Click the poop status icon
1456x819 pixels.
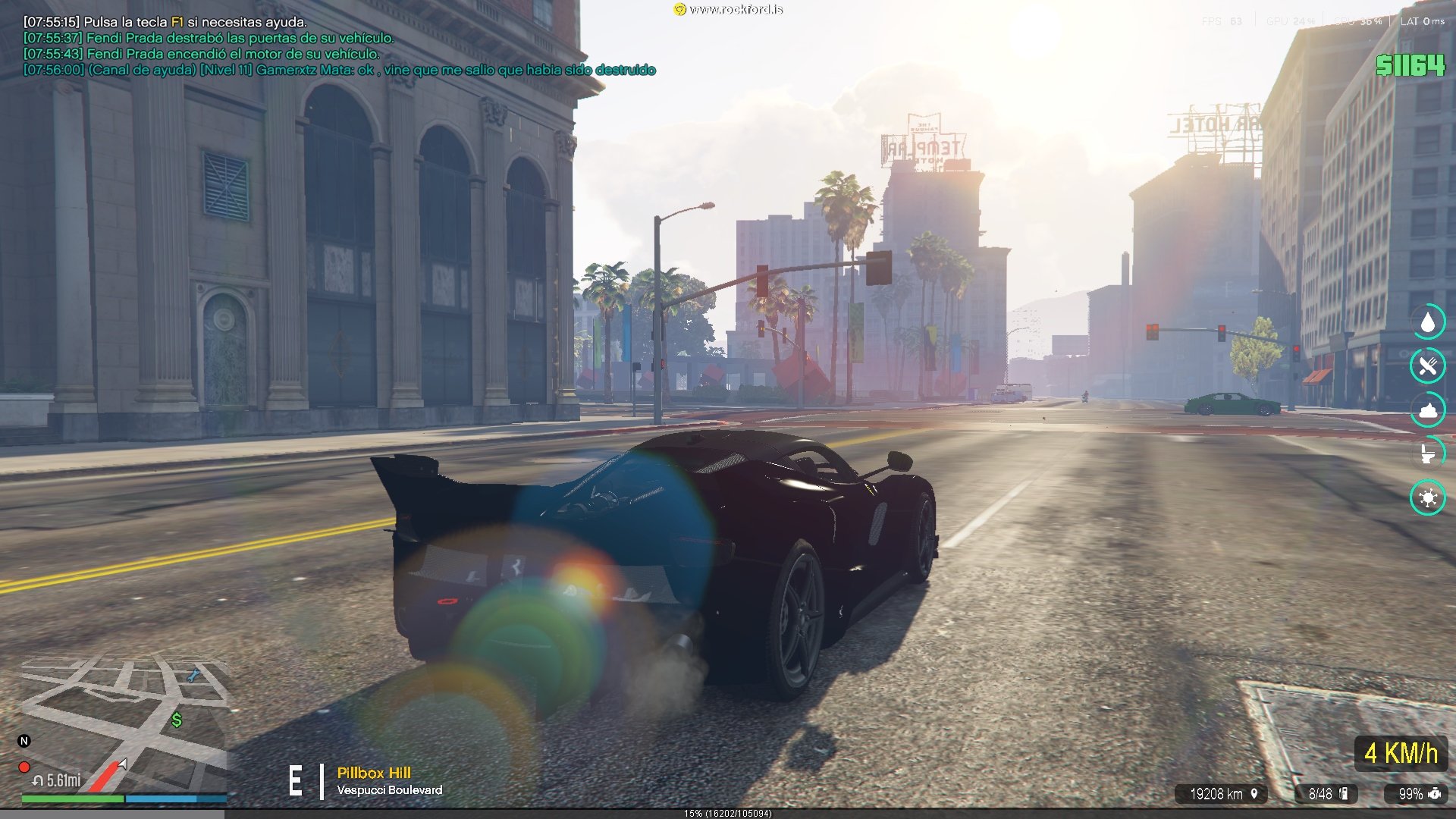[1428, 410]
